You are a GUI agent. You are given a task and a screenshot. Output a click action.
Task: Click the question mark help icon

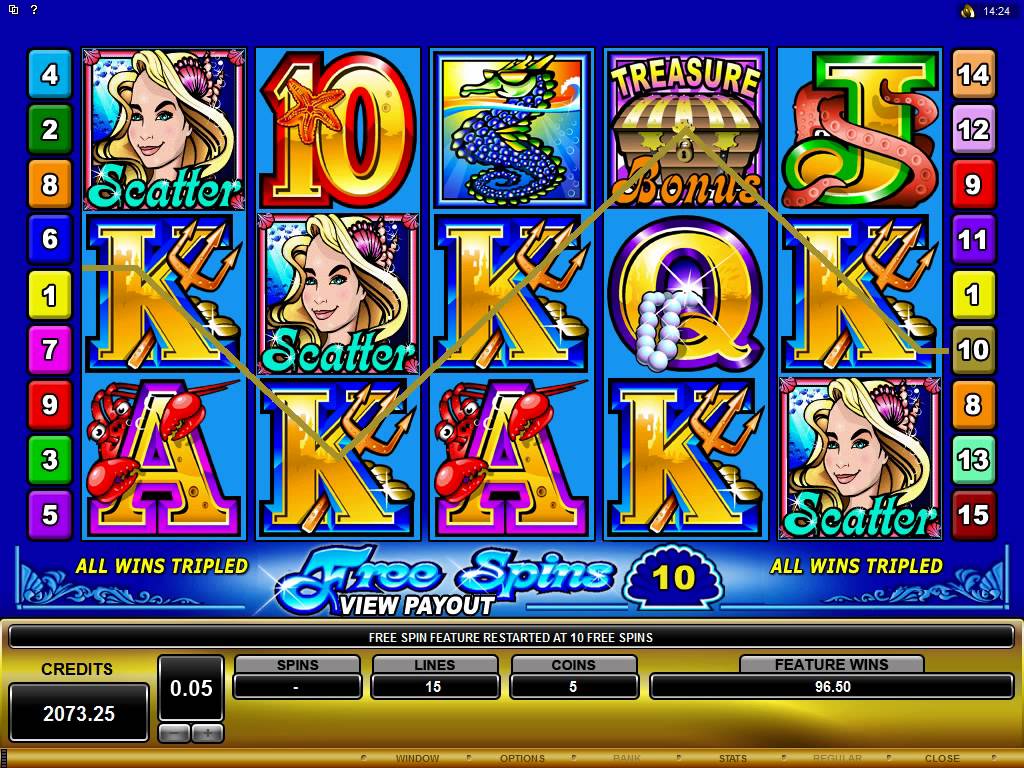click(33, 10)
